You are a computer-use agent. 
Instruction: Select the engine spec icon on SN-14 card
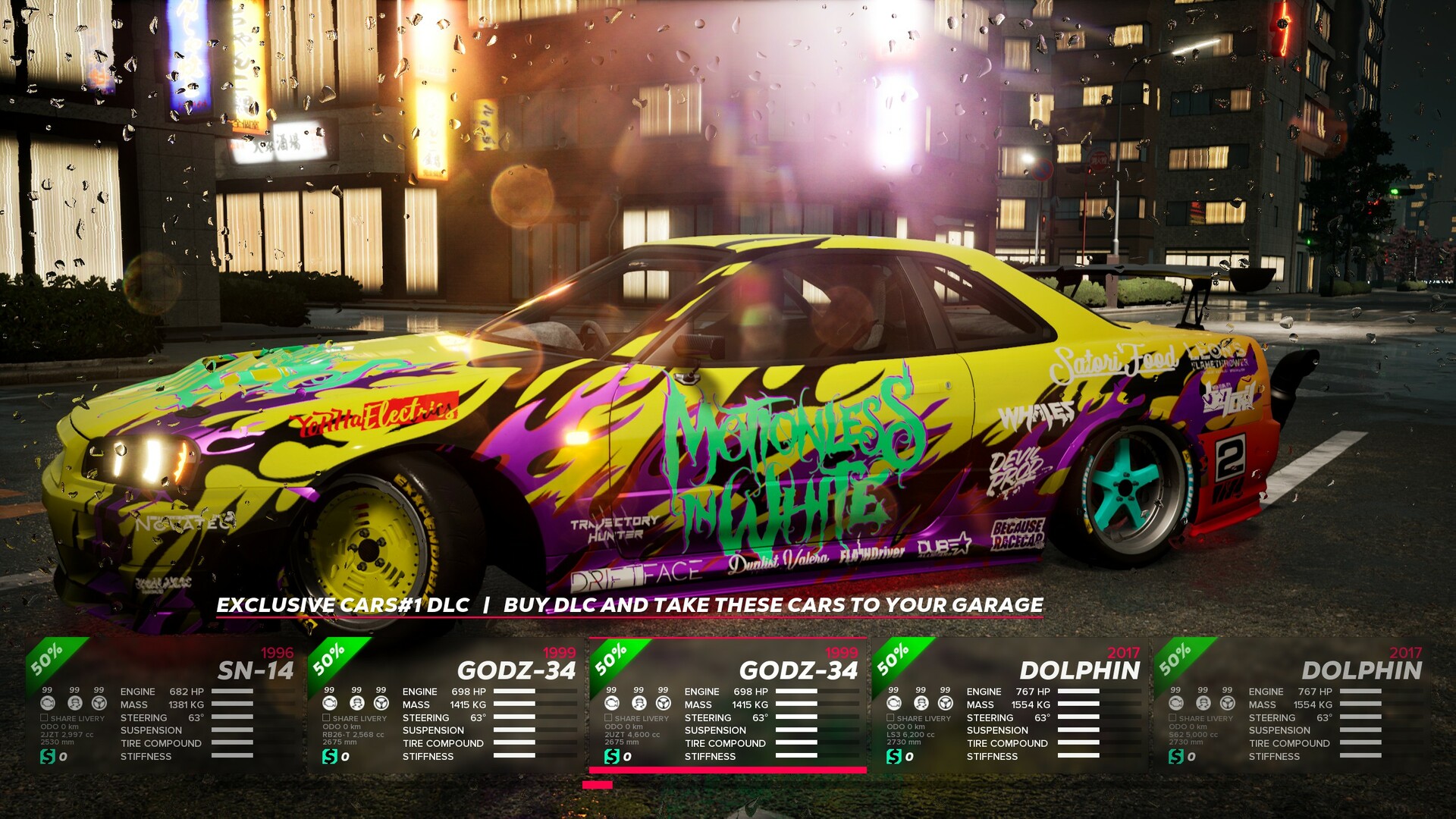(x=48, y=704)
